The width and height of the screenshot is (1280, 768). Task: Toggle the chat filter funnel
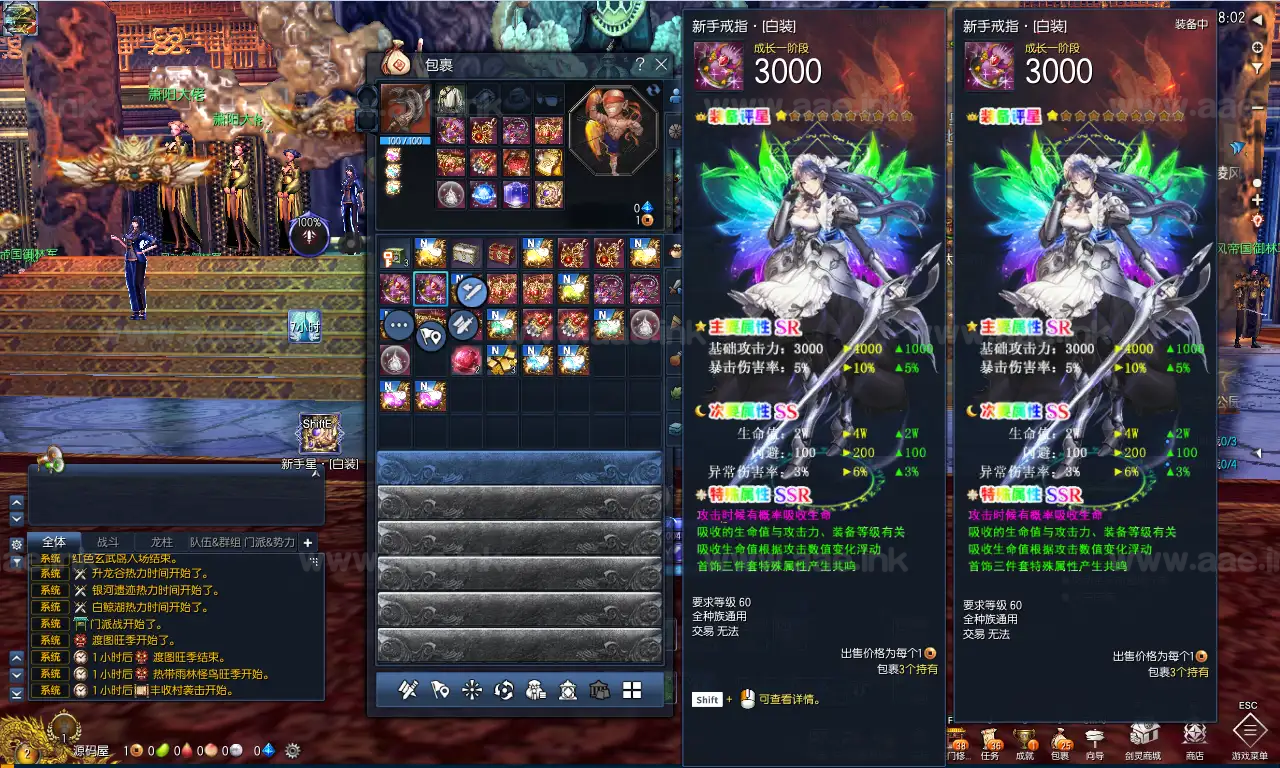15,560
